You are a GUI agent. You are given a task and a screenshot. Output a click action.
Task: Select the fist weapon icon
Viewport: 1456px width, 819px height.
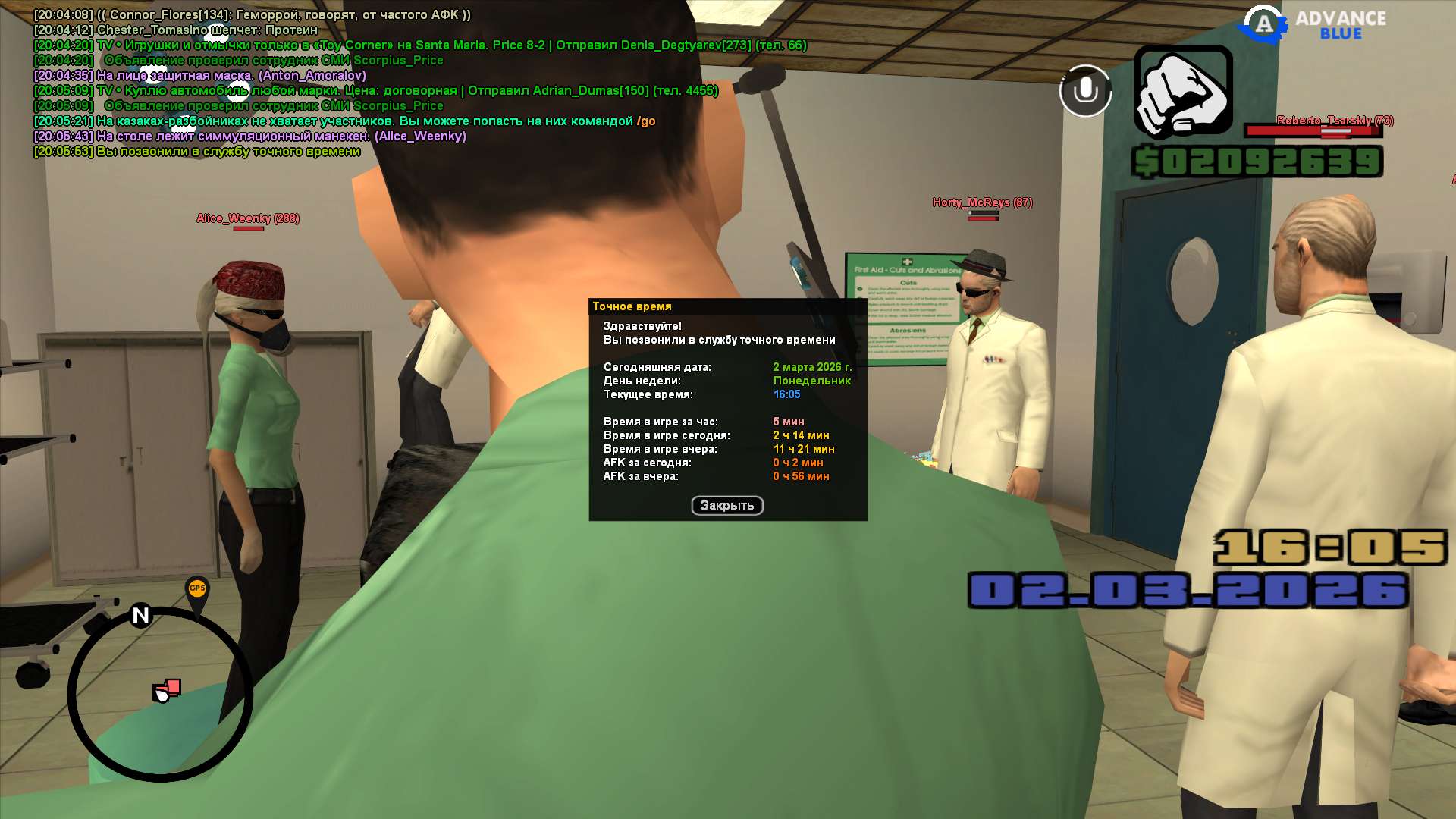pos(1182,92)
